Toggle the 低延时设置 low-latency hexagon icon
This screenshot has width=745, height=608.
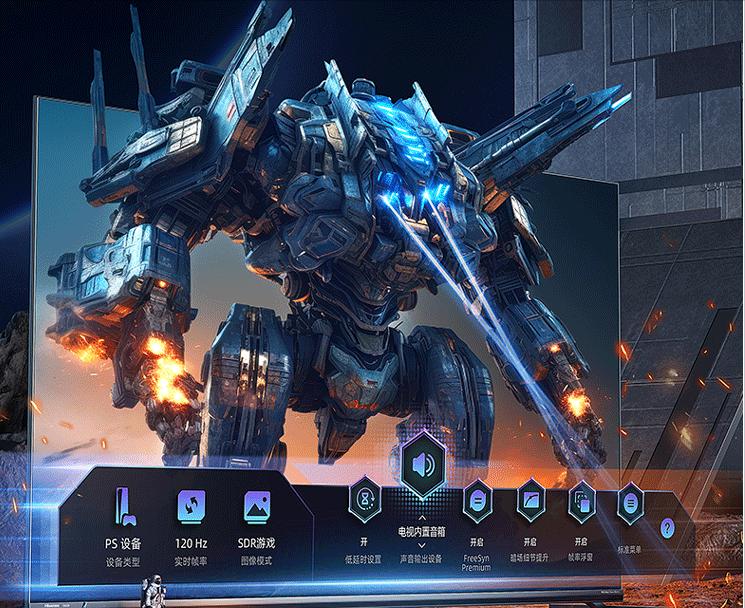364,497
